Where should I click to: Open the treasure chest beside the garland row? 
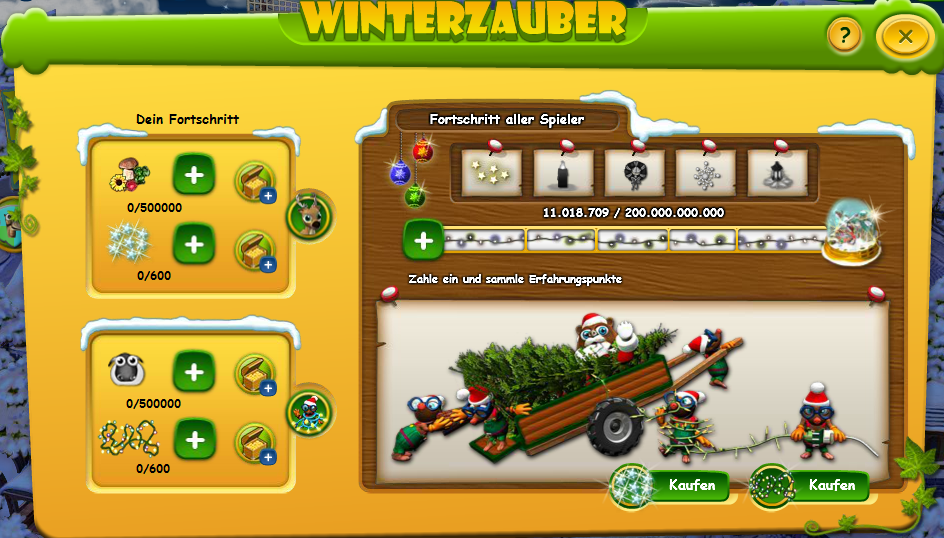pos(254,443)
